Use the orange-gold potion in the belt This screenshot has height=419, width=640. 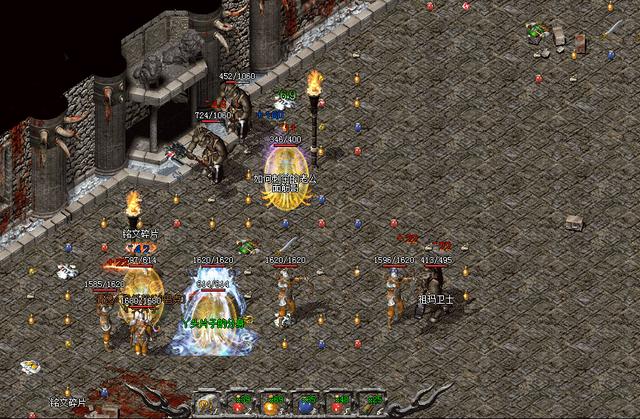[x=271, y=407]
